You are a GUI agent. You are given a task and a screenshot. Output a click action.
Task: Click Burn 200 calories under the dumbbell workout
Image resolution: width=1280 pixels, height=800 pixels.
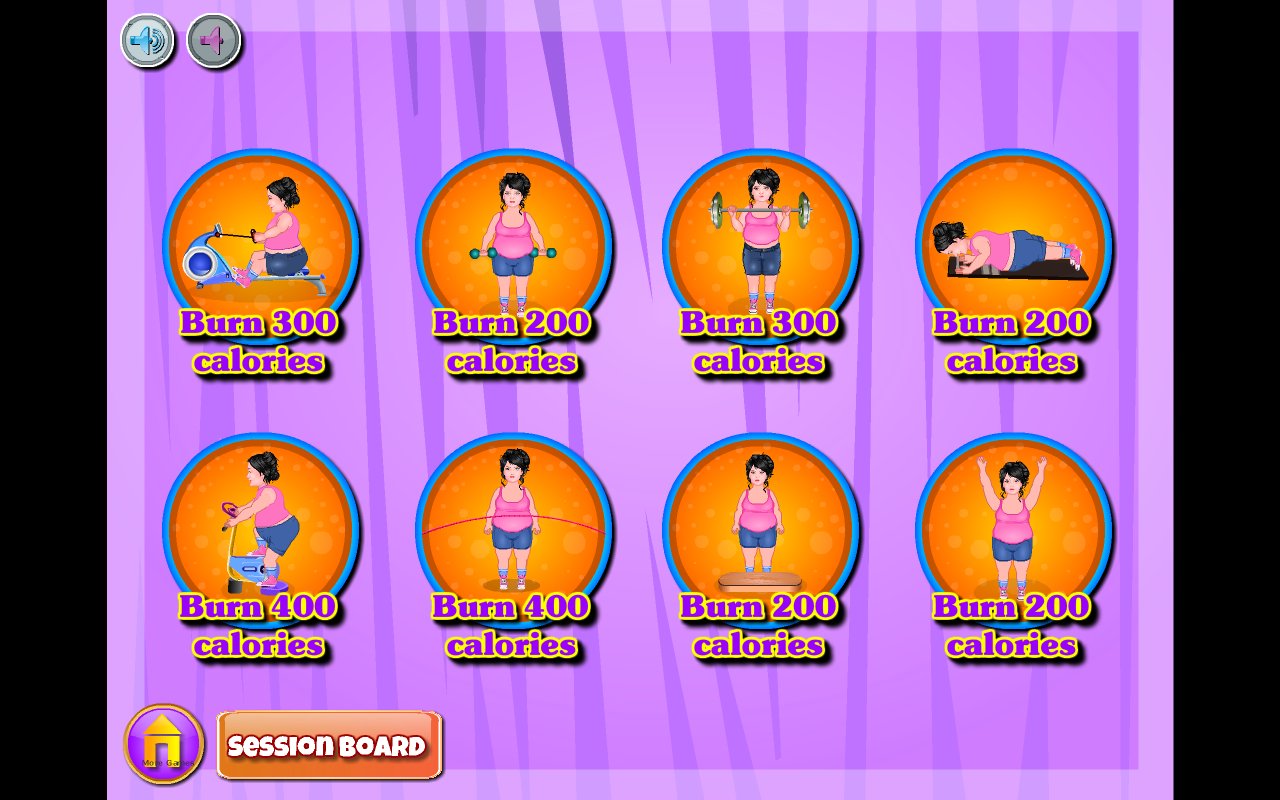[512, 342]
